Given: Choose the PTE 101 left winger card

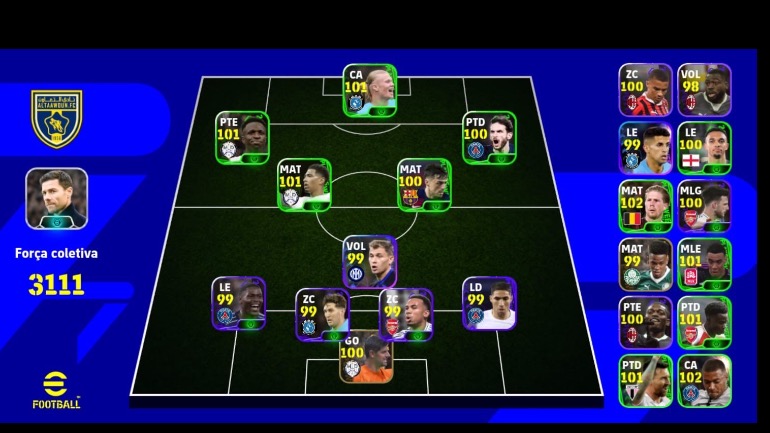Looking at the screenshot, I should pyautogui.click(x=243, y=137).
